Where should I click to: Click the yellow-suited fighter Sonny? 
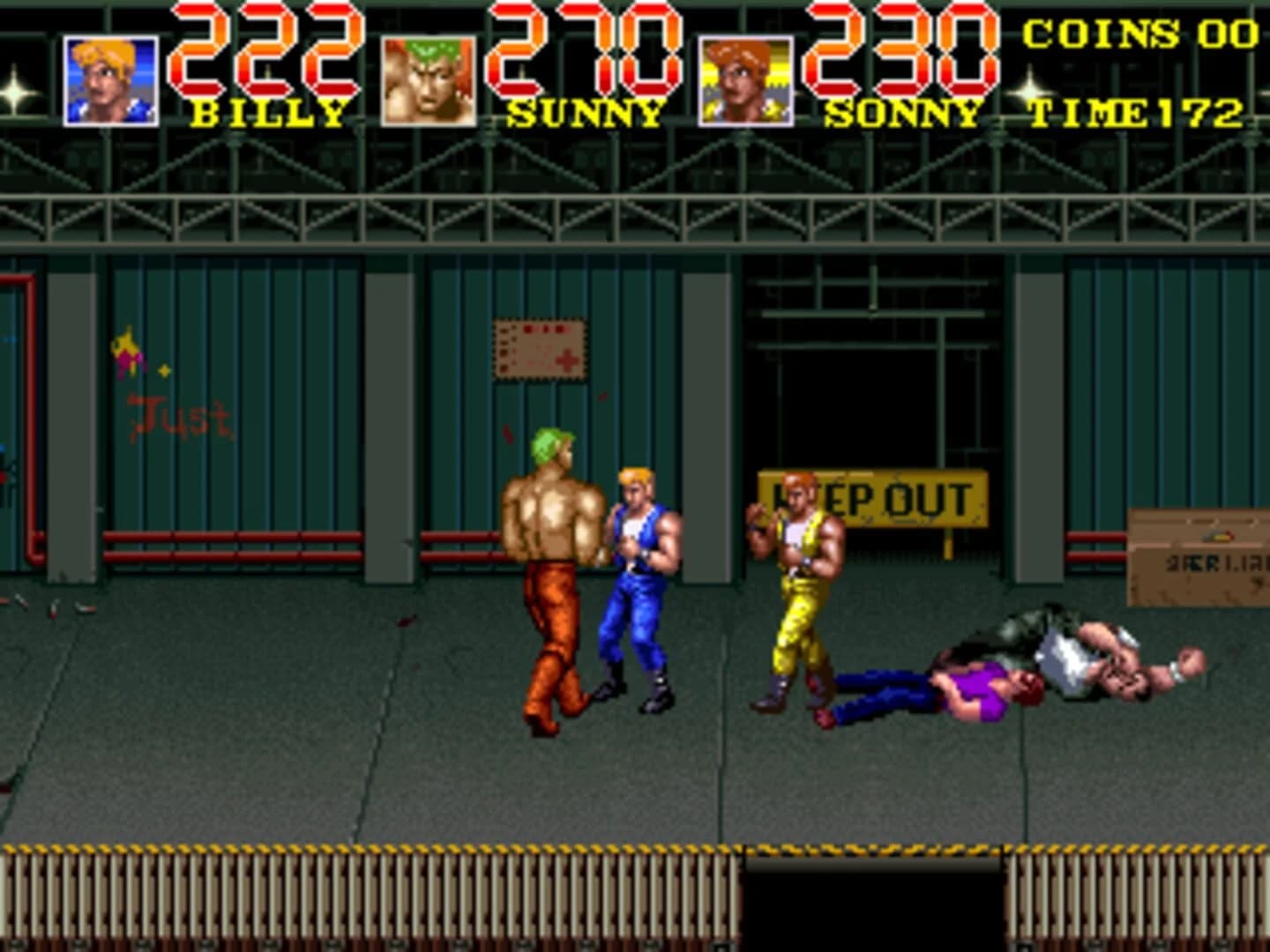[798, 582]
